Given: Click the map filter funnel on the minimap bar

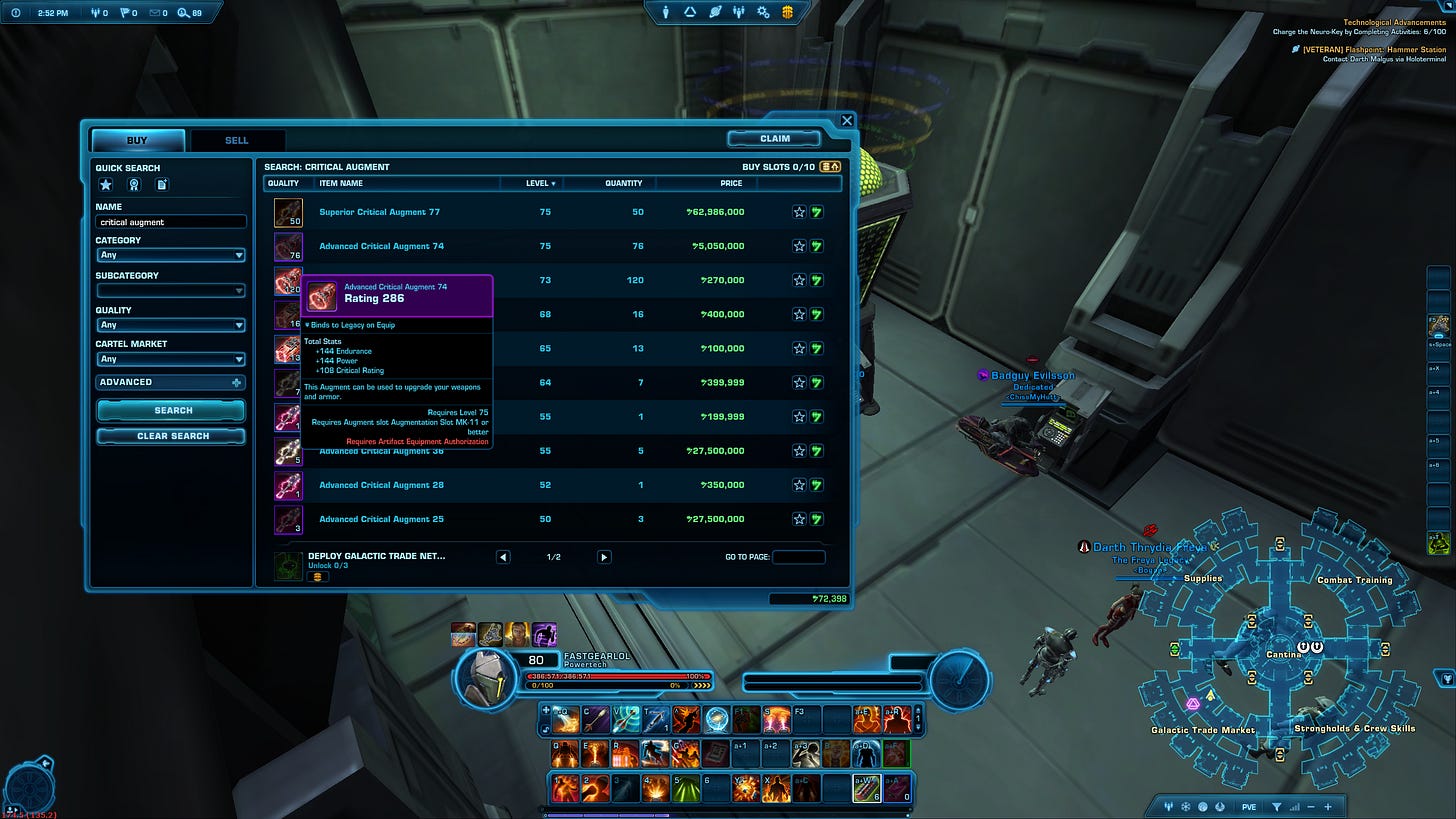Looking at the screenshot, I should (x=1277, y=807).
